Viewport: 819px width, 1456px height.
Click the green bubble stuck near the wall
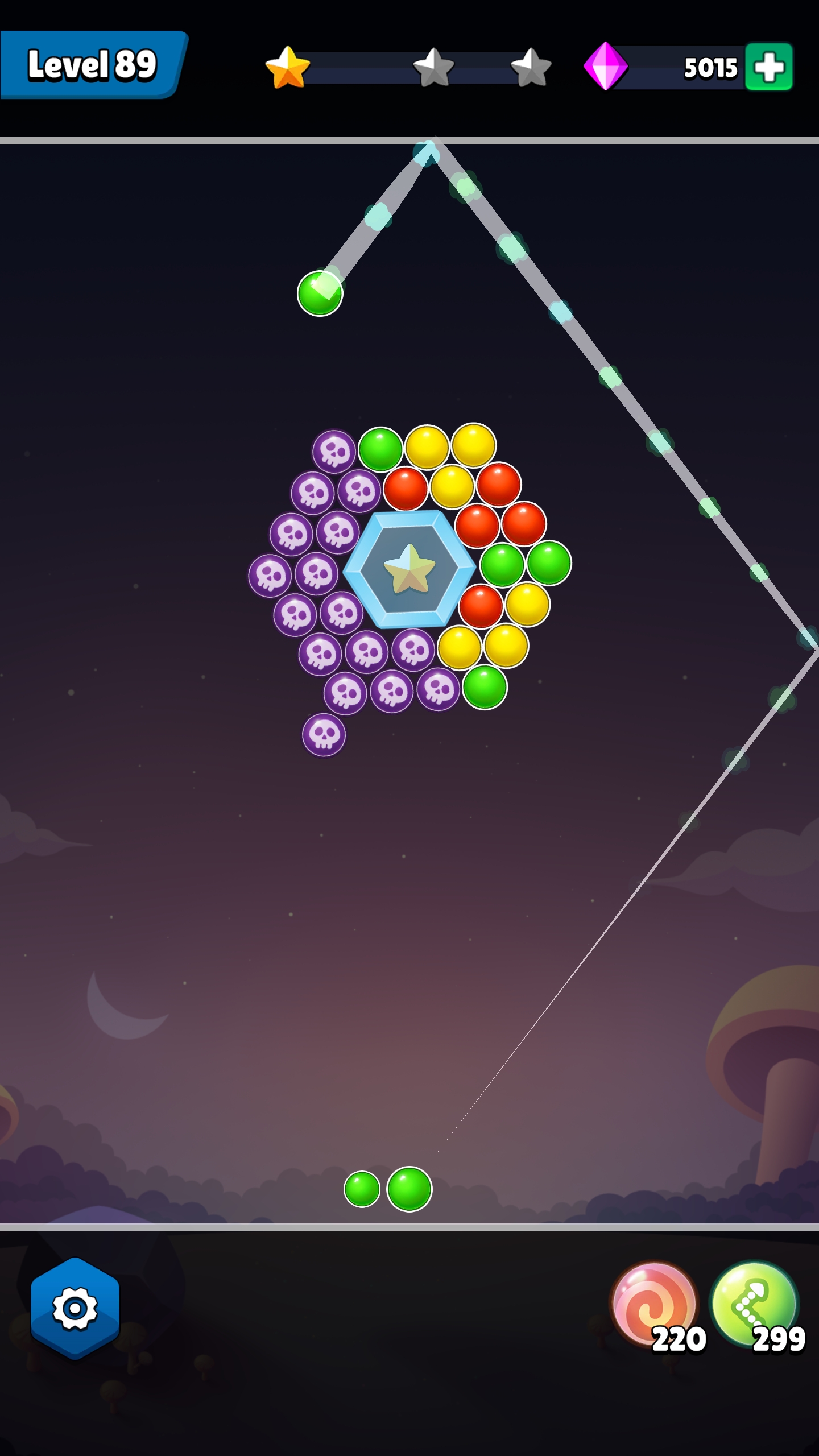[319, 293]
